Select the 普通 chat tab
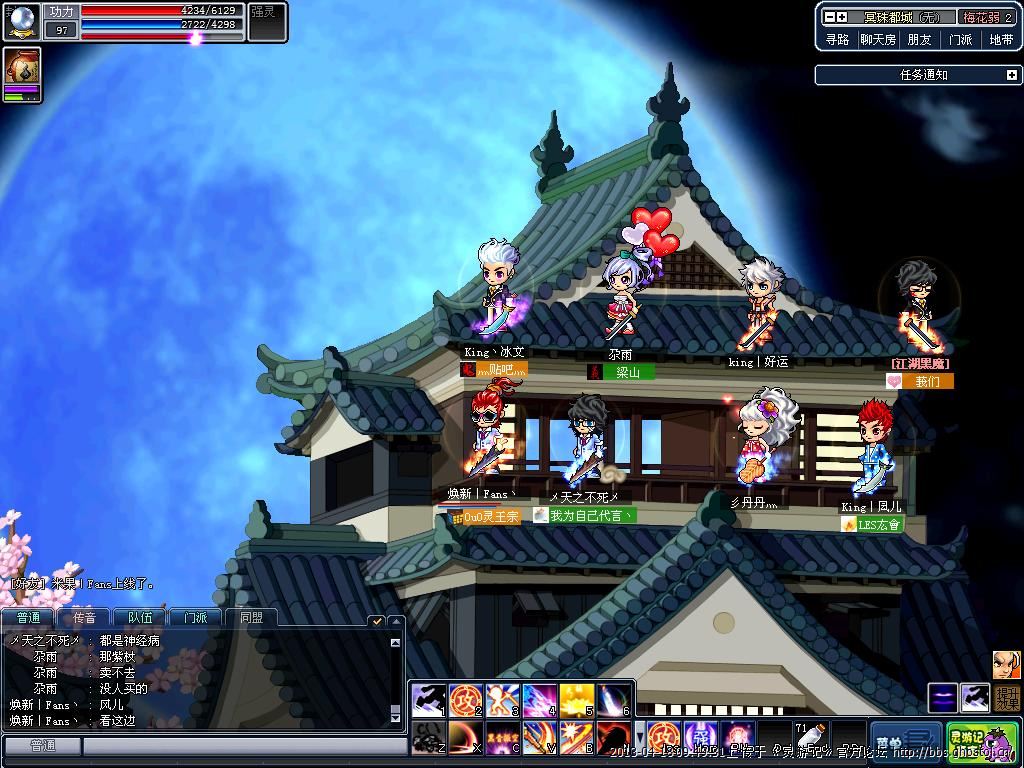 click(x=28, y=618)
